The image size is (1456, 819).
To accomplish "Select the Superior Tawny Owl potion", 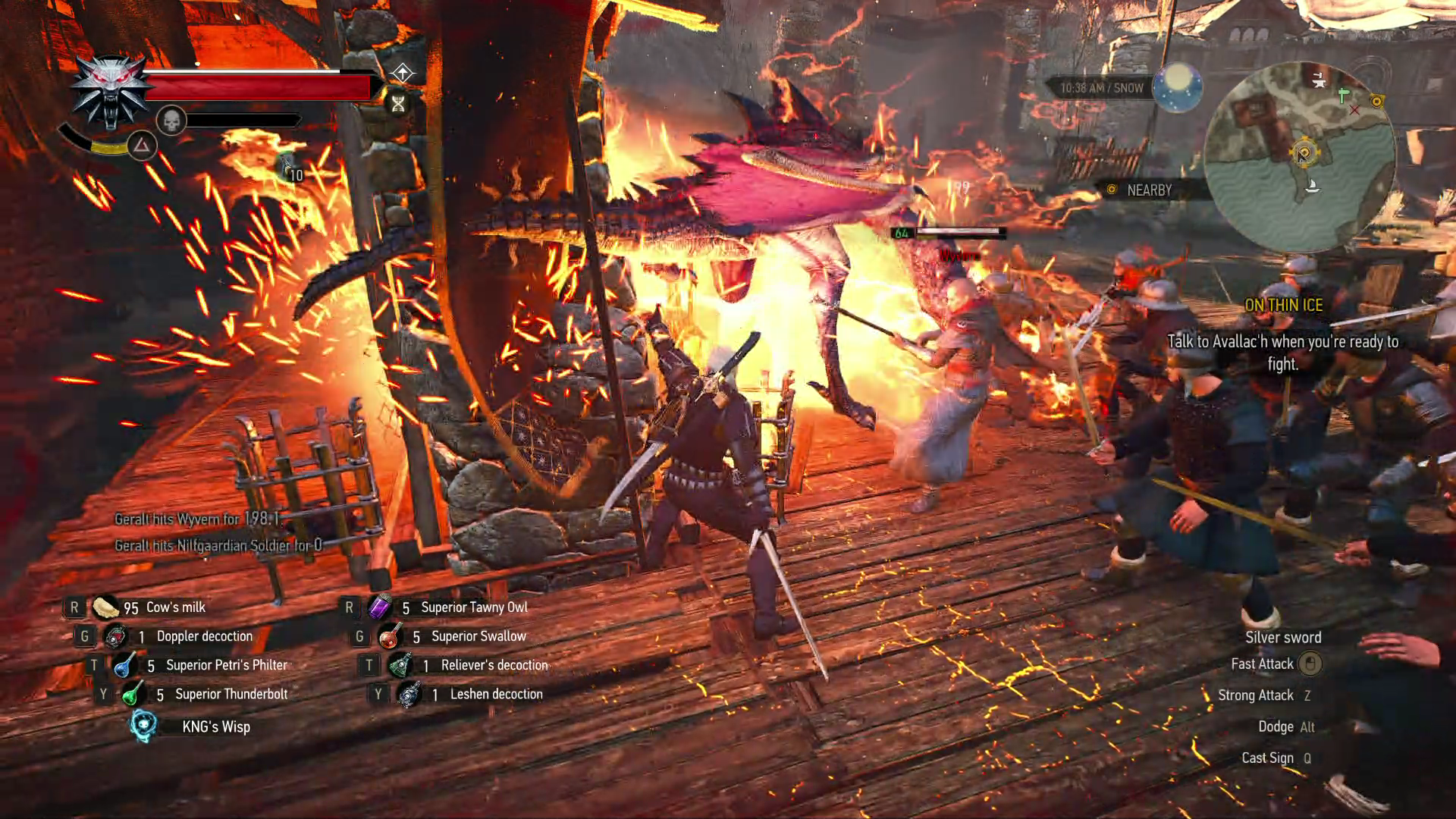I will tap(379, 607).
